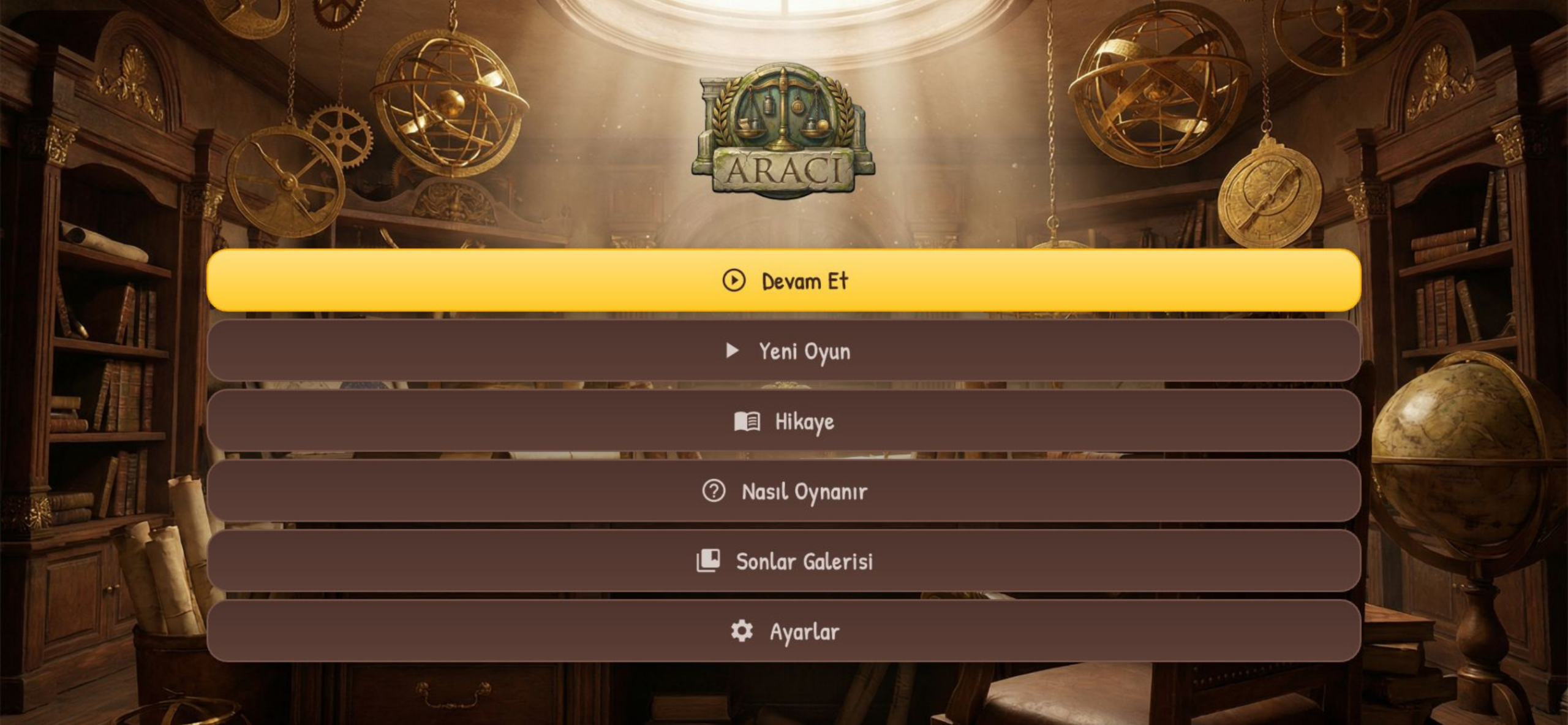Viewport: 1568px width, 725px height.
Task: Select the gallery icon next to Sonlar Galerisi
Action: pyautogui.click(x=707, y=560)
